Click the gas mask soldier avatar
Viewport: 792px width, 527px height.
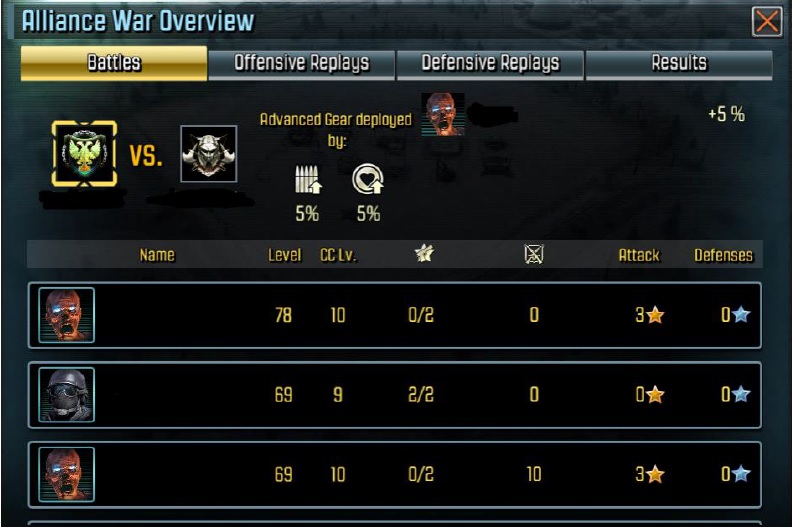tap(67, 394)
